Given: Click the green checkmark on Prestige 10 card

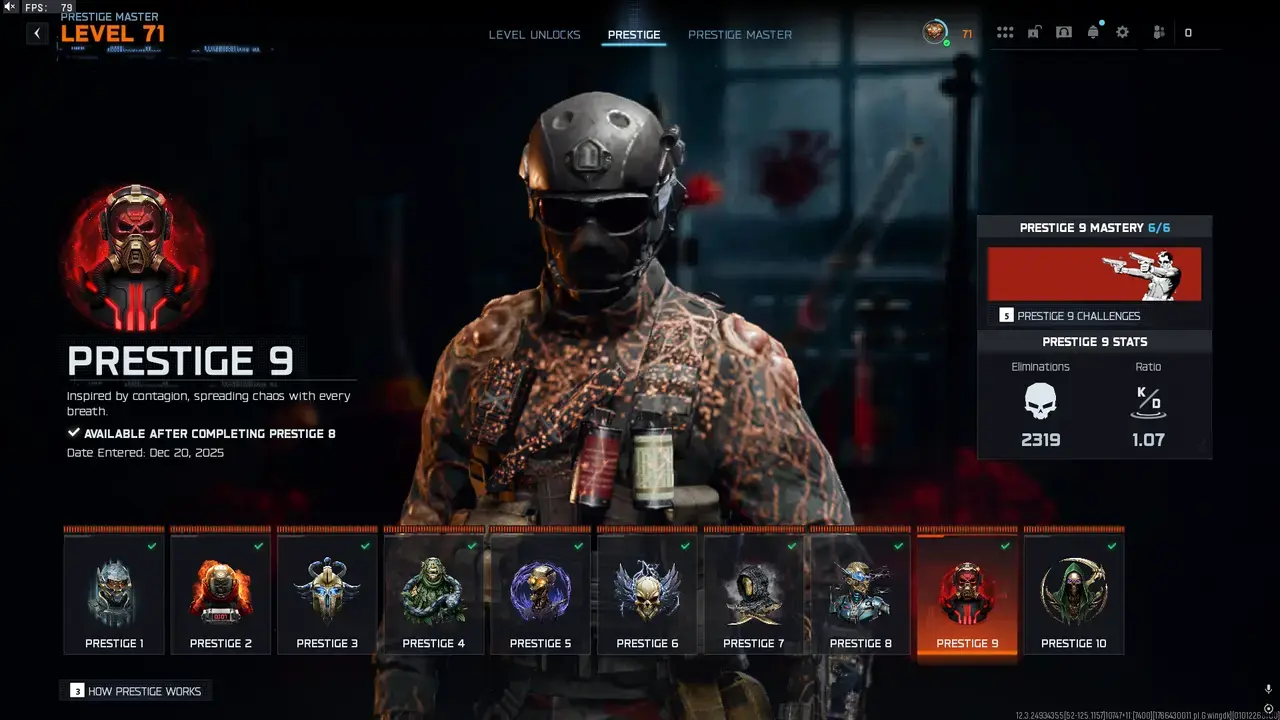Looking at the screenshot, I should [1110, 547].
